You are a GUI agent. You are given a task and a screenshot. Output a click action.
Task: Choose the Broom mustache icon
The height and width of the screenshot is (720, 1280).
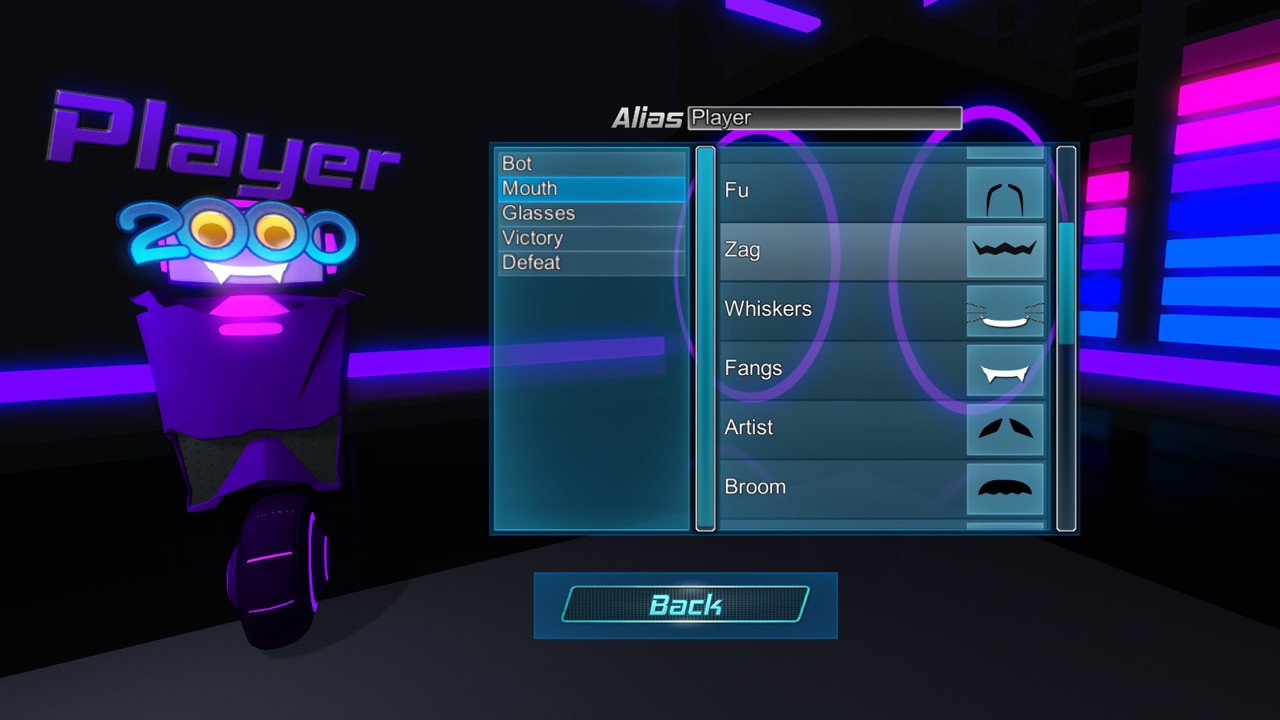click(1005, 487)
